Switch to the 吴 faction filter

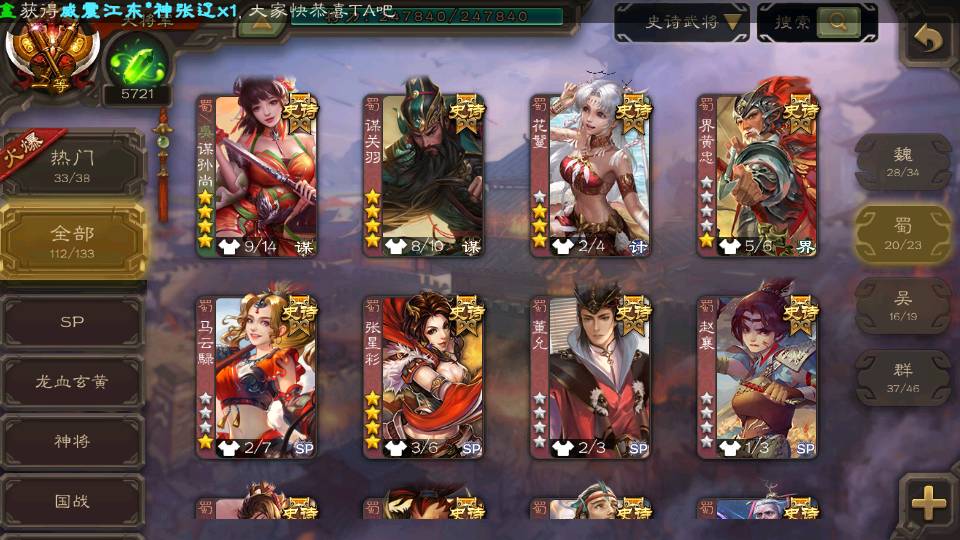(x=903, y=306)
